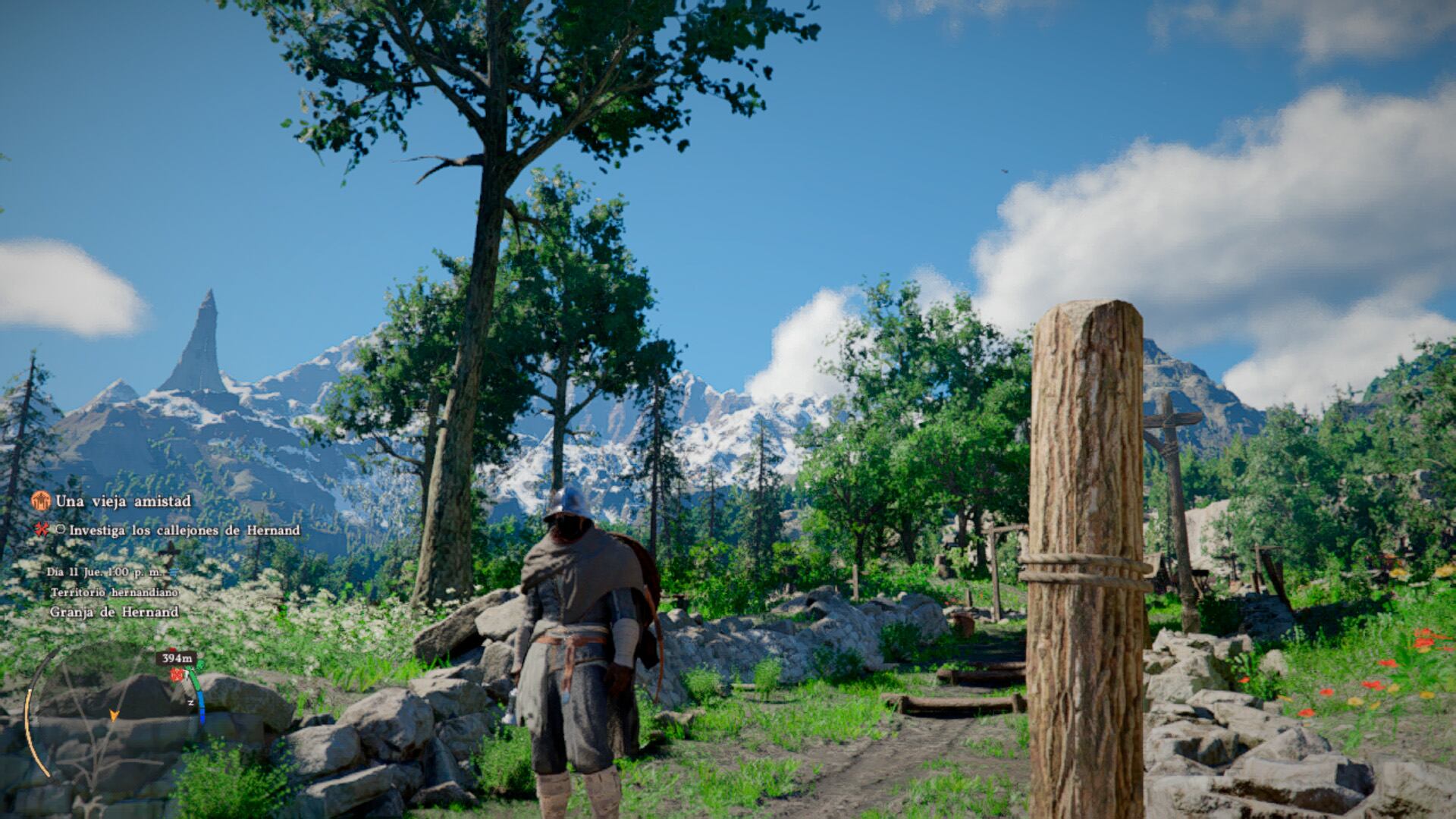1456x819 pixels.
Task: Select the orange player arrow on minimap
Action: point(115,714)
